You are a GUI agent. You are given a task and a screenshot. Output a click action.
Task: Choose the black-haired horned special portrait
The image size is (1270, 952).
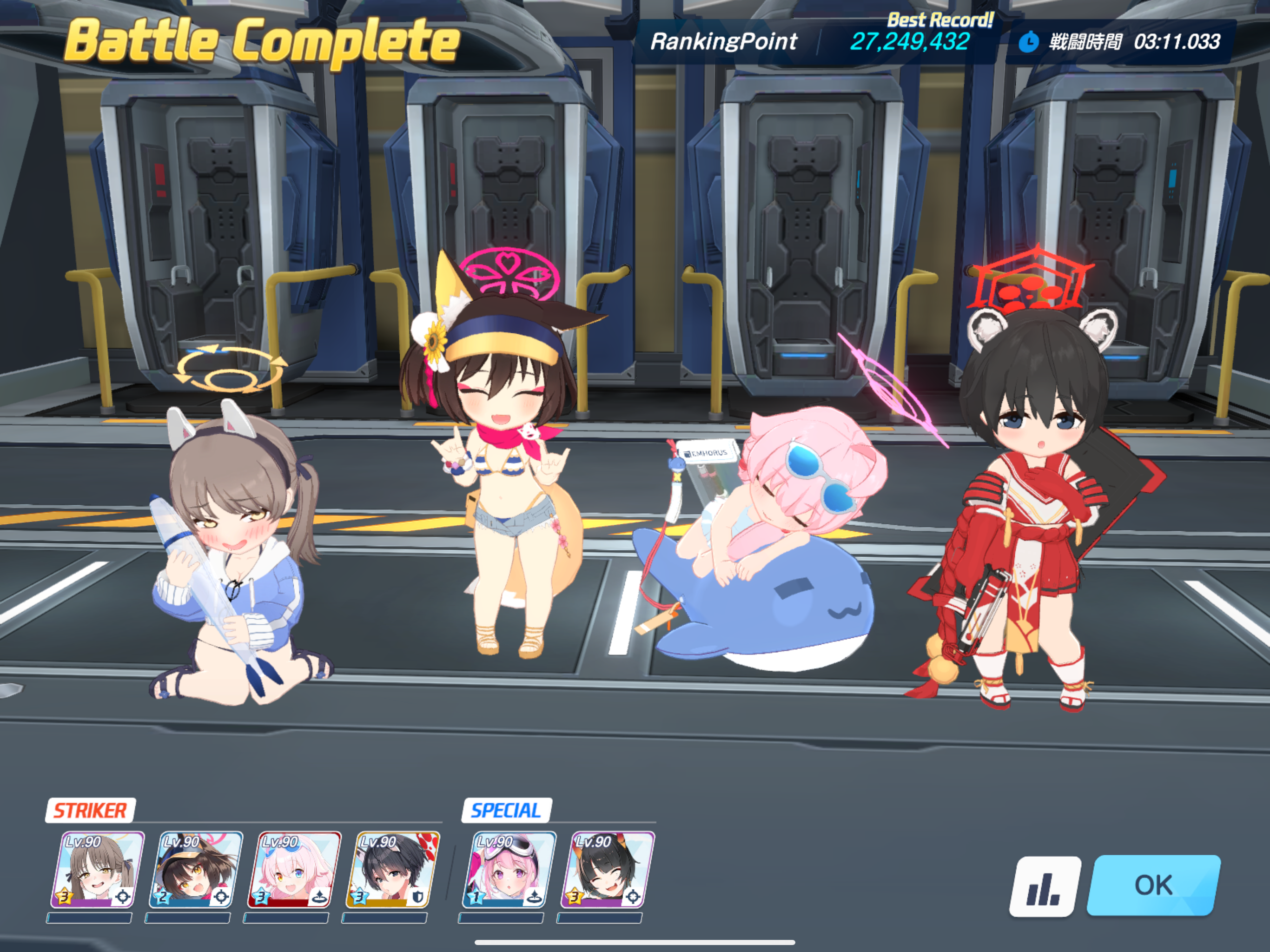pyautogui.click(x=608, y=870)
